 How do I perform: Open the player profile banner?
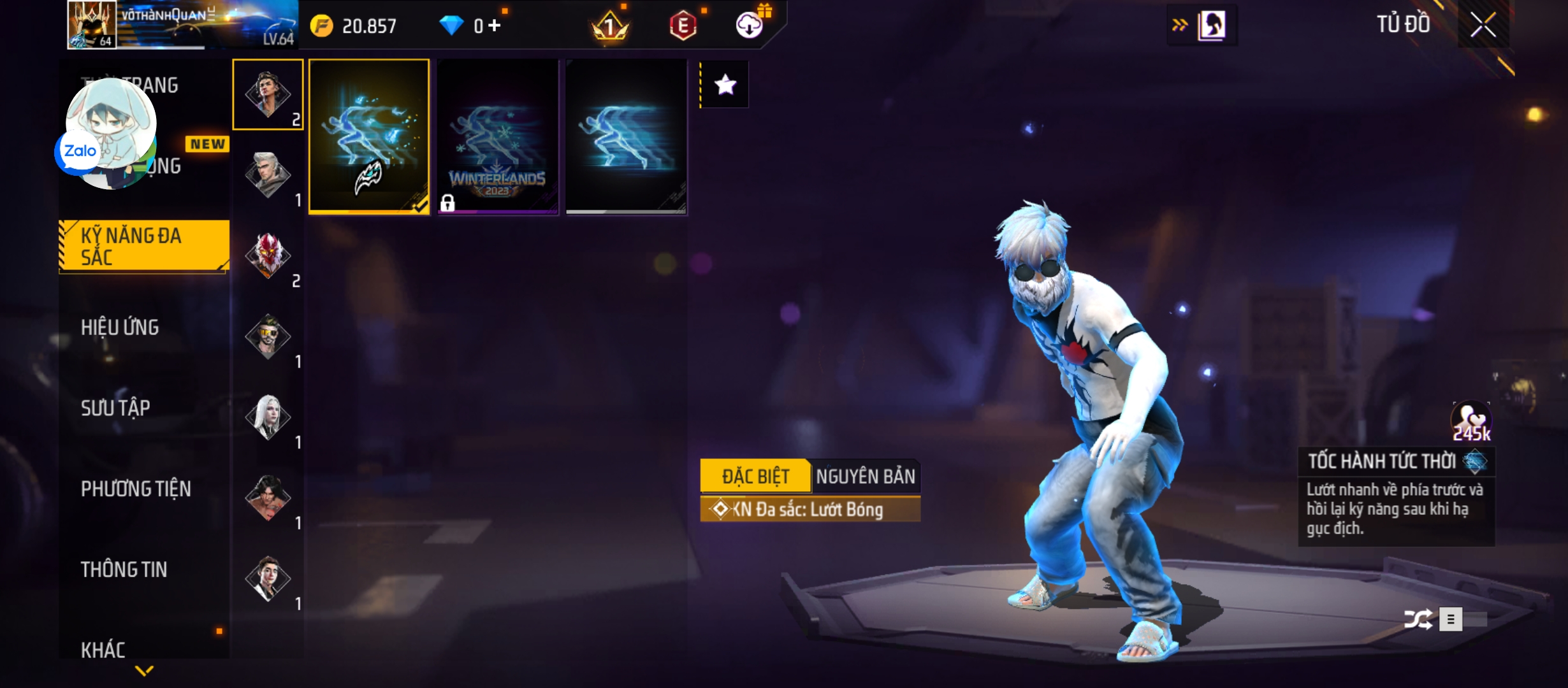point(182,24)
